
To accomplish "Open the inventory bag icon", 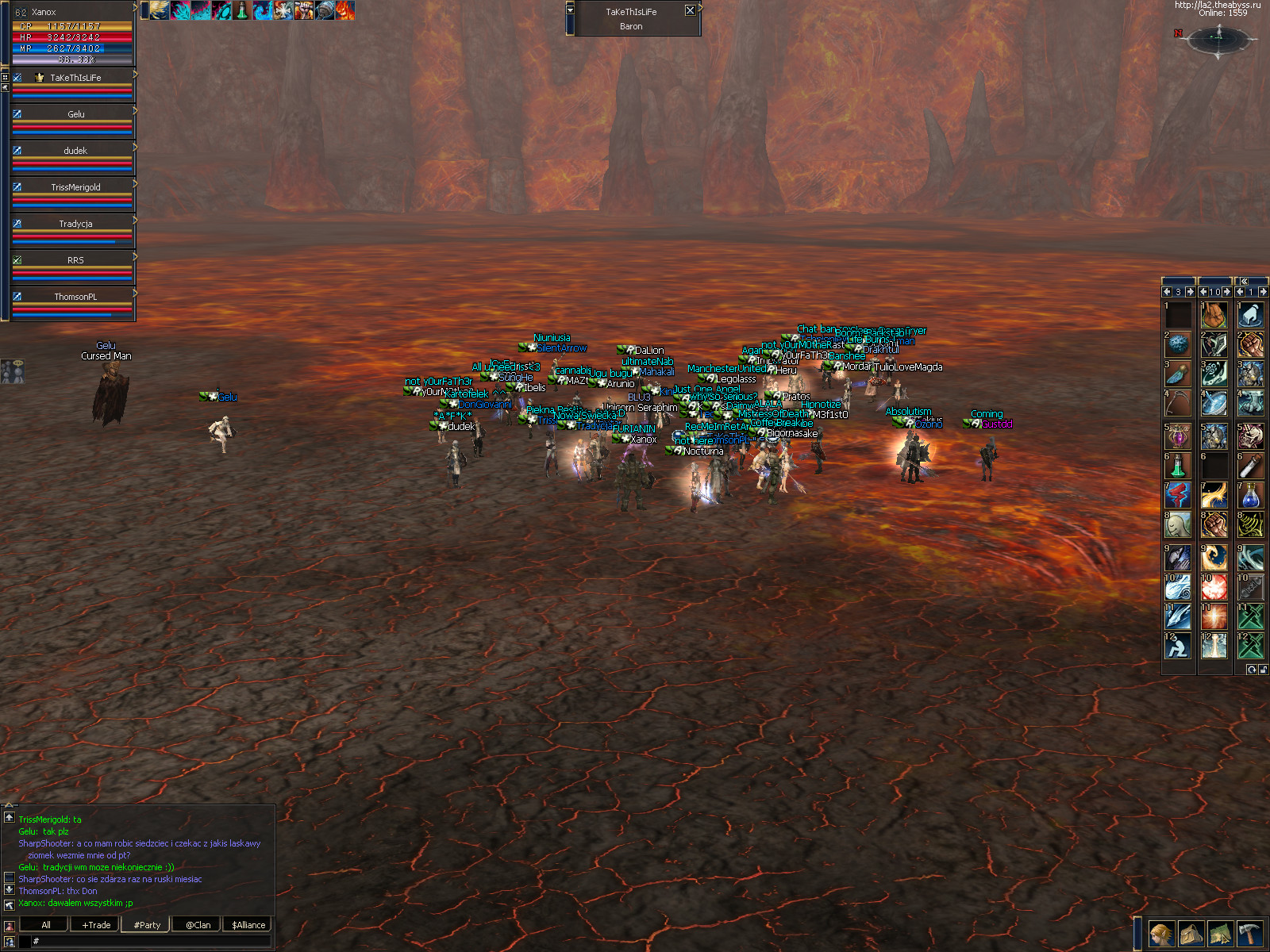I will click(x=1191, y=934).
